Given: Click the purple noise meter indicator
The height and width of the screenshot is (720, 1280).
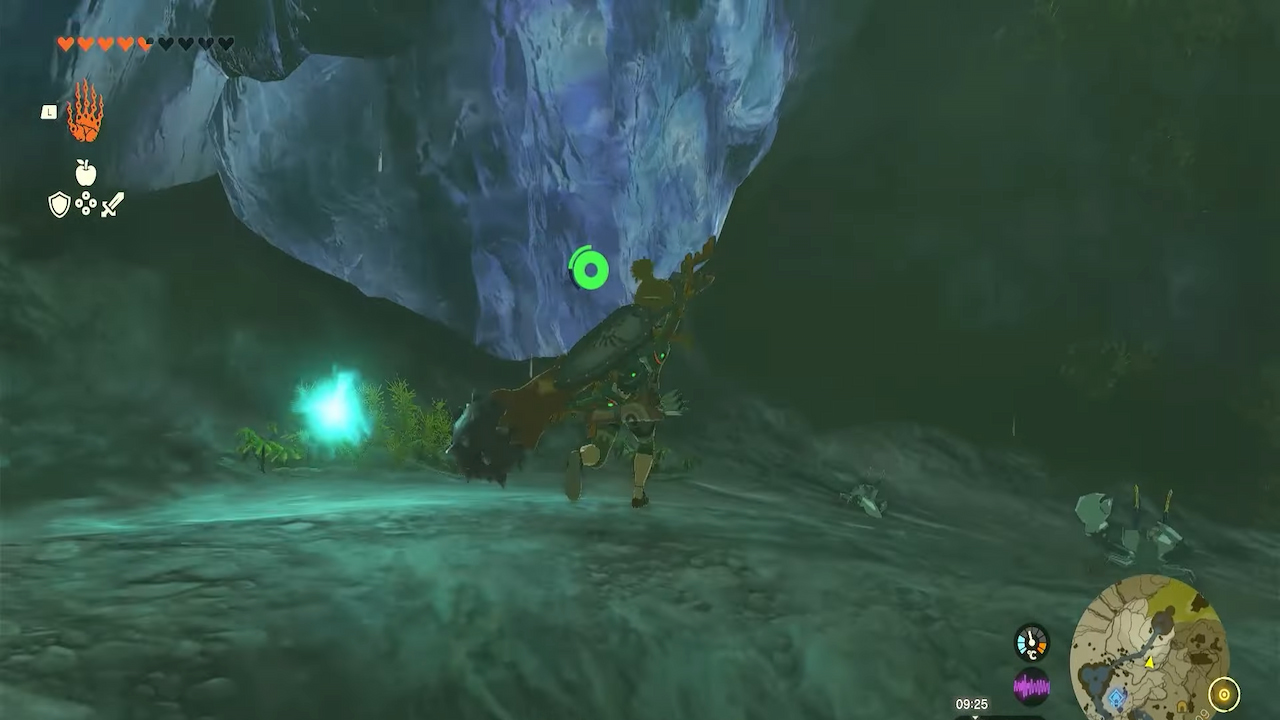Looking at the screenshot, I should [x=1031, y=686].
